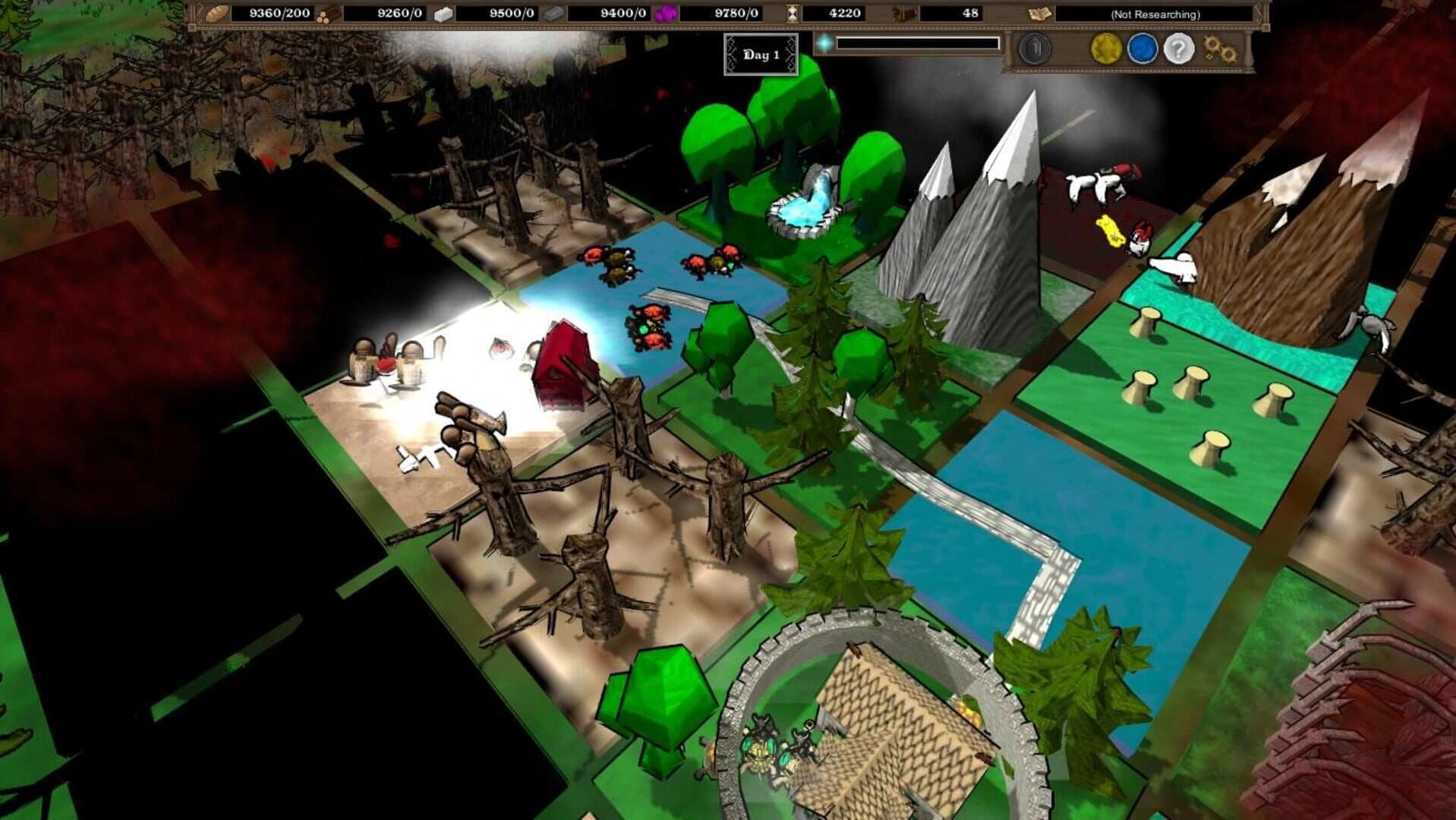The image size is (1456, 820).
Task: Click the blue orb button
Action: tap(1142, 48)
